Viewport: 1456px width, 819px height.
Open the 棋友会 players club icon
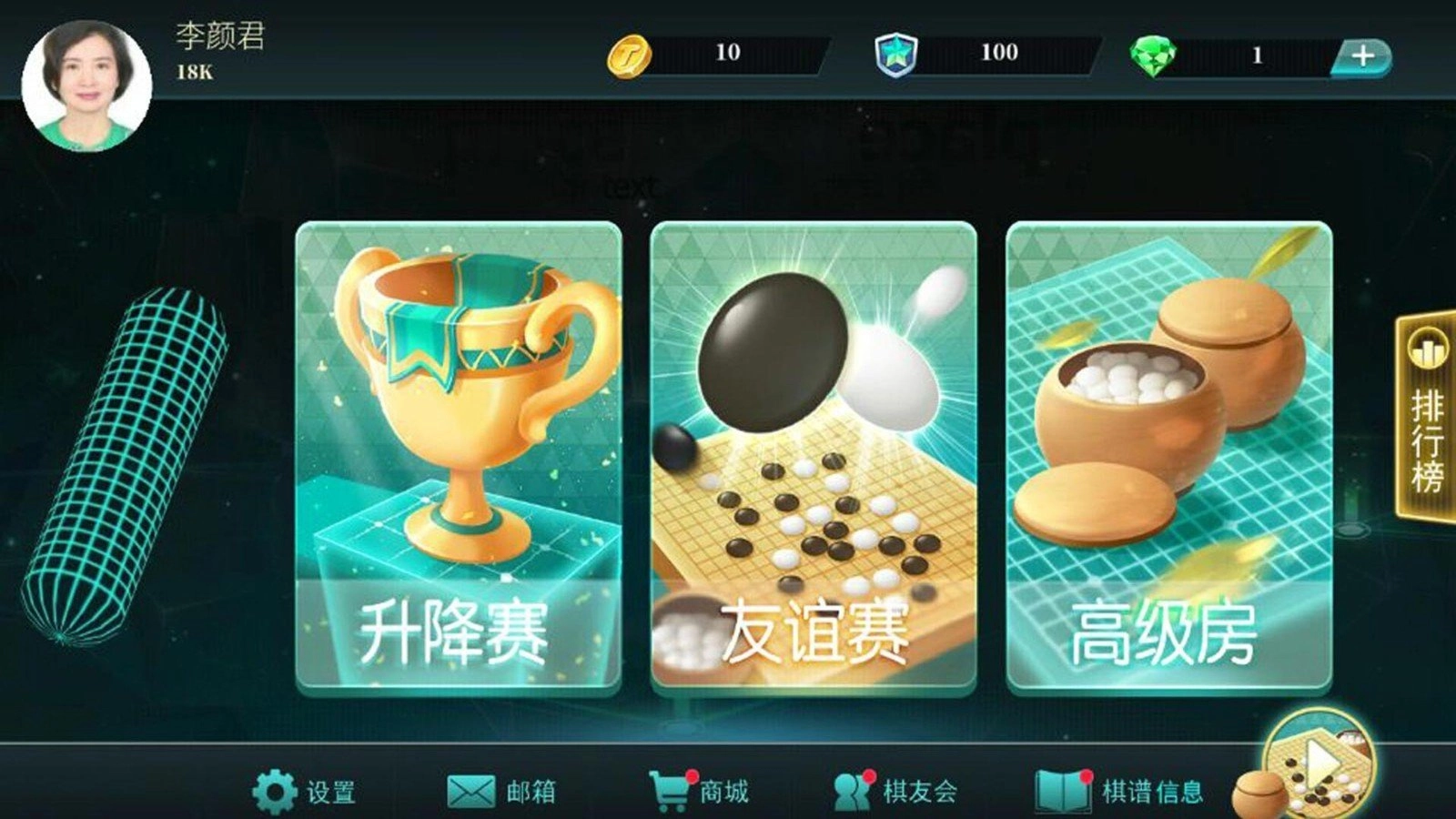tap(854, 791)
